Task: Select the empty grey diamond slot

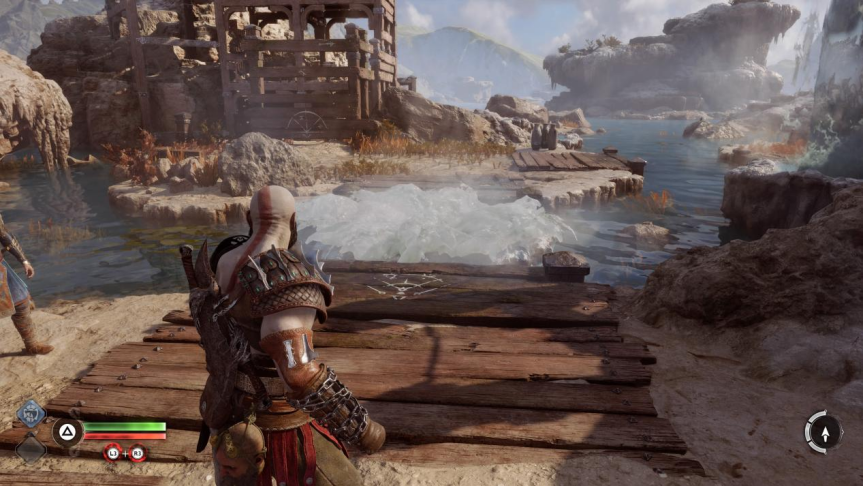Action: click(x=31, y=448)
